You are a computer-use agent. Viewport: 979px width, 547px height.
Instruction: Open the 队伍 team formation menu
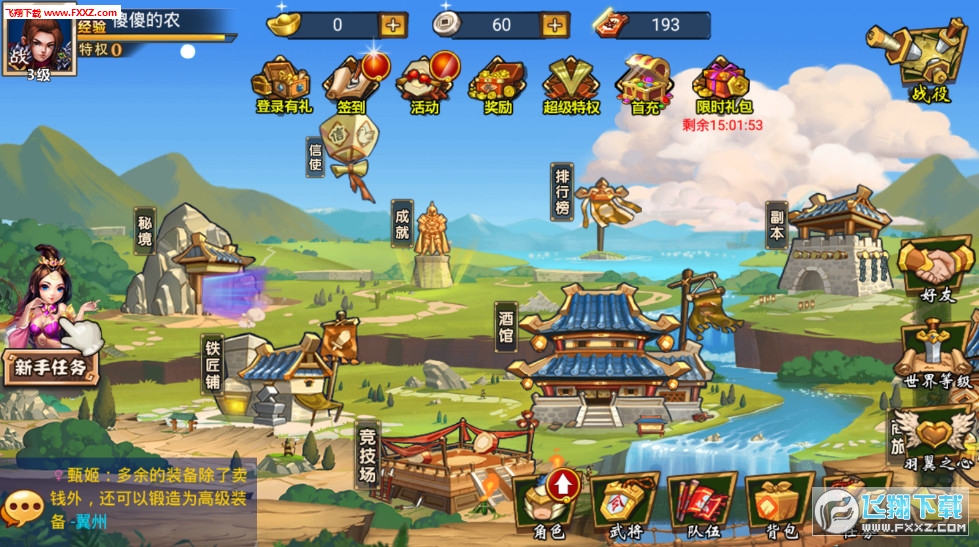click(x=701, y=504)
